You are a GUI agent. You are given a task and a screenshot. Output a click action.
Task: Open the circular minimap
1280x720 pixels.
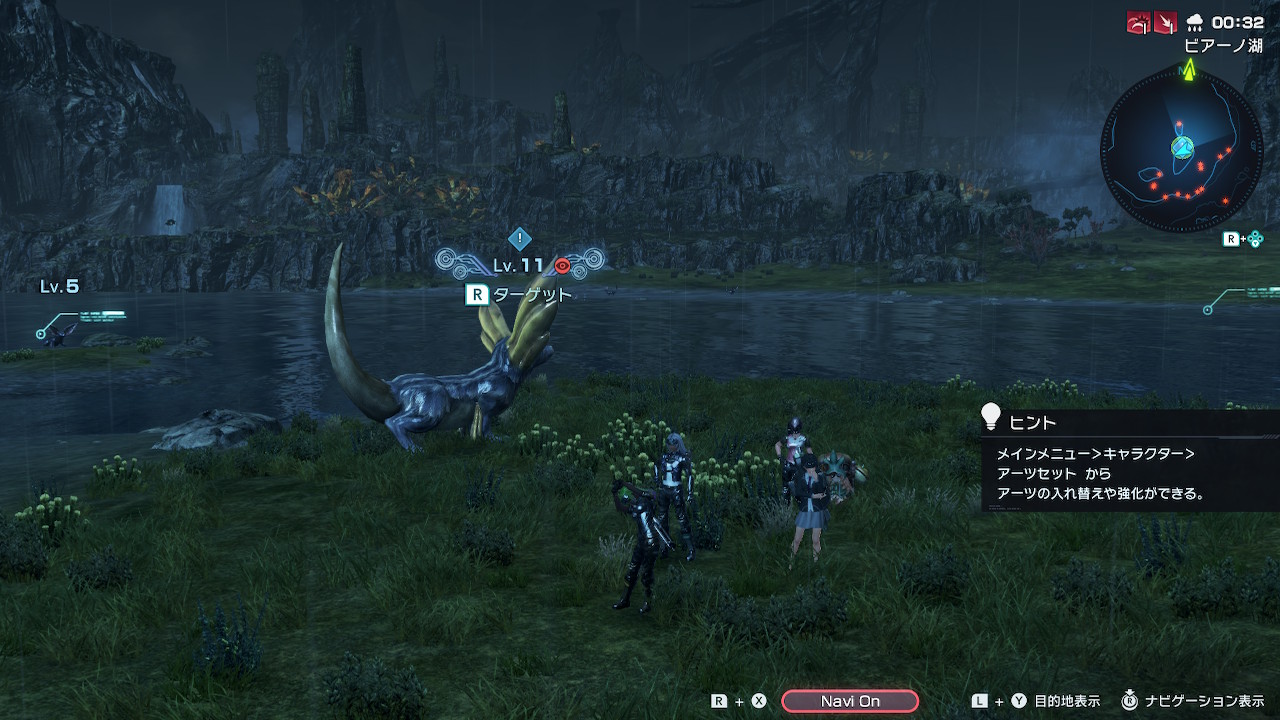1181,148
